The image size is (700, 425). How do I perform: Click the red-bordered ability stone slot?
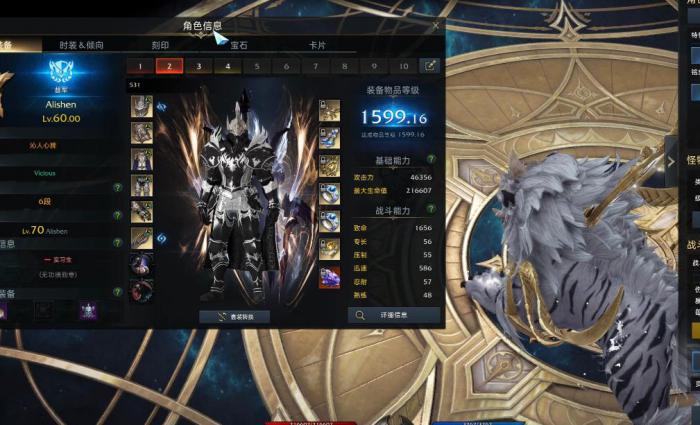[x=329, y=277]
